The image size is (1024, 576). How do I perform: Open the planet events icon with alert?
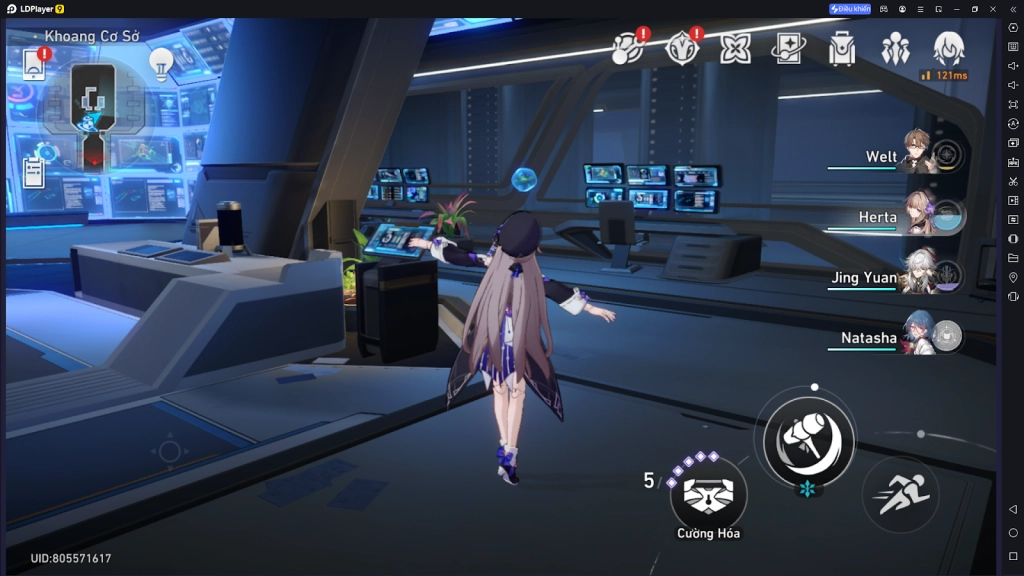point(628,47)
